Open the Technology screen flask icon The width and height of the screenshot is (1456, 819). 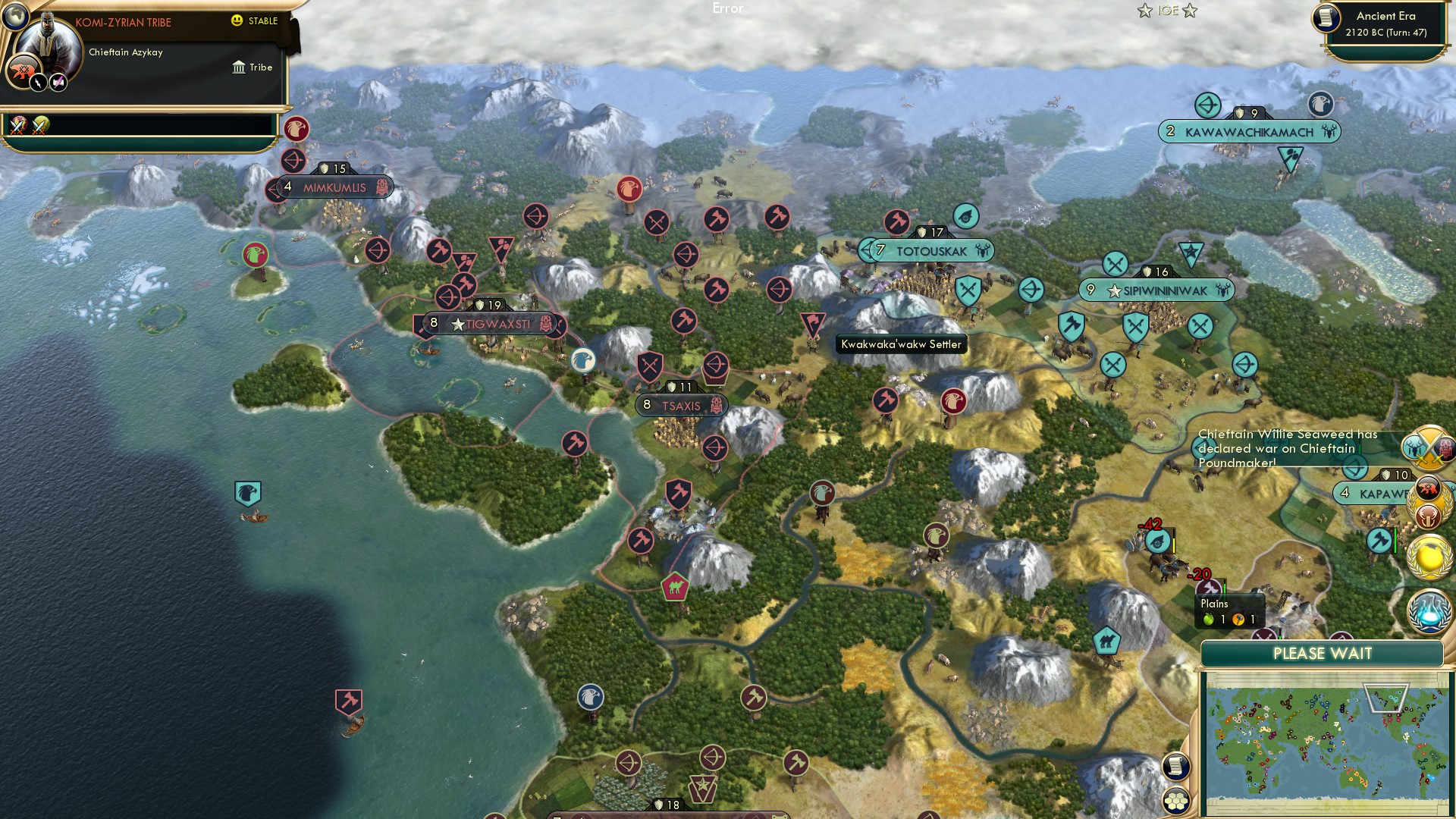1429,610
